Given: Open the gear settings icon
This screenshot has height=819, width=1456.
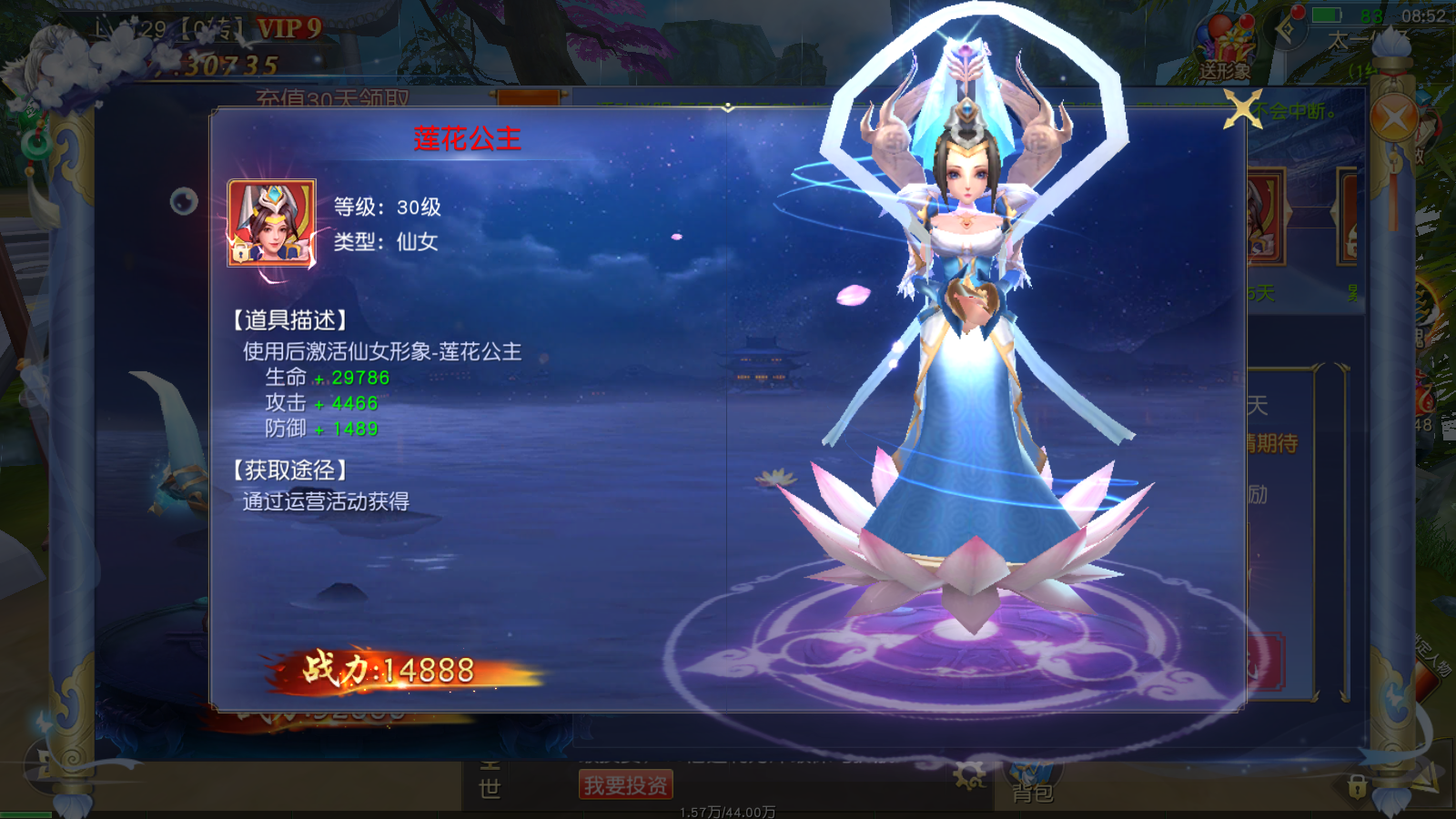Looking at the screenshot, I should point(969,776).
